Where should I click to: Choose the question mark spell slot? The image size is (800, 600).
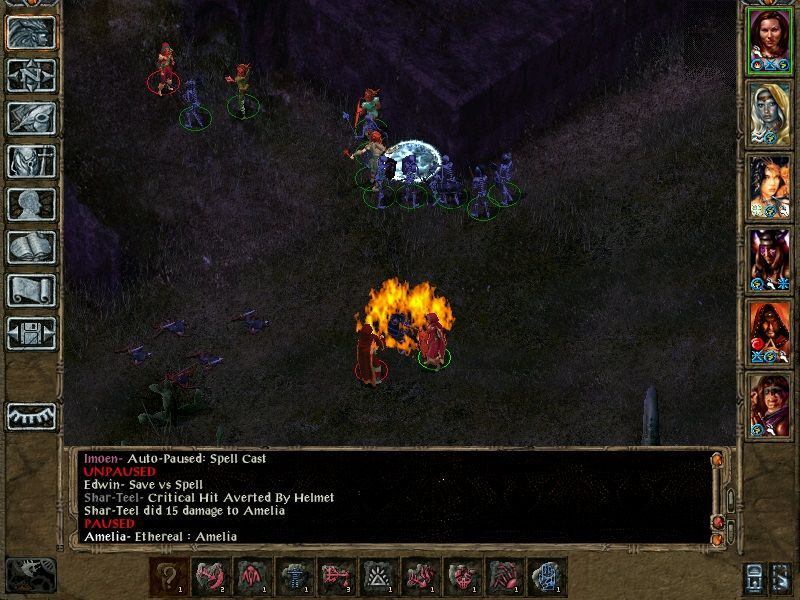(x=168, y=578)
